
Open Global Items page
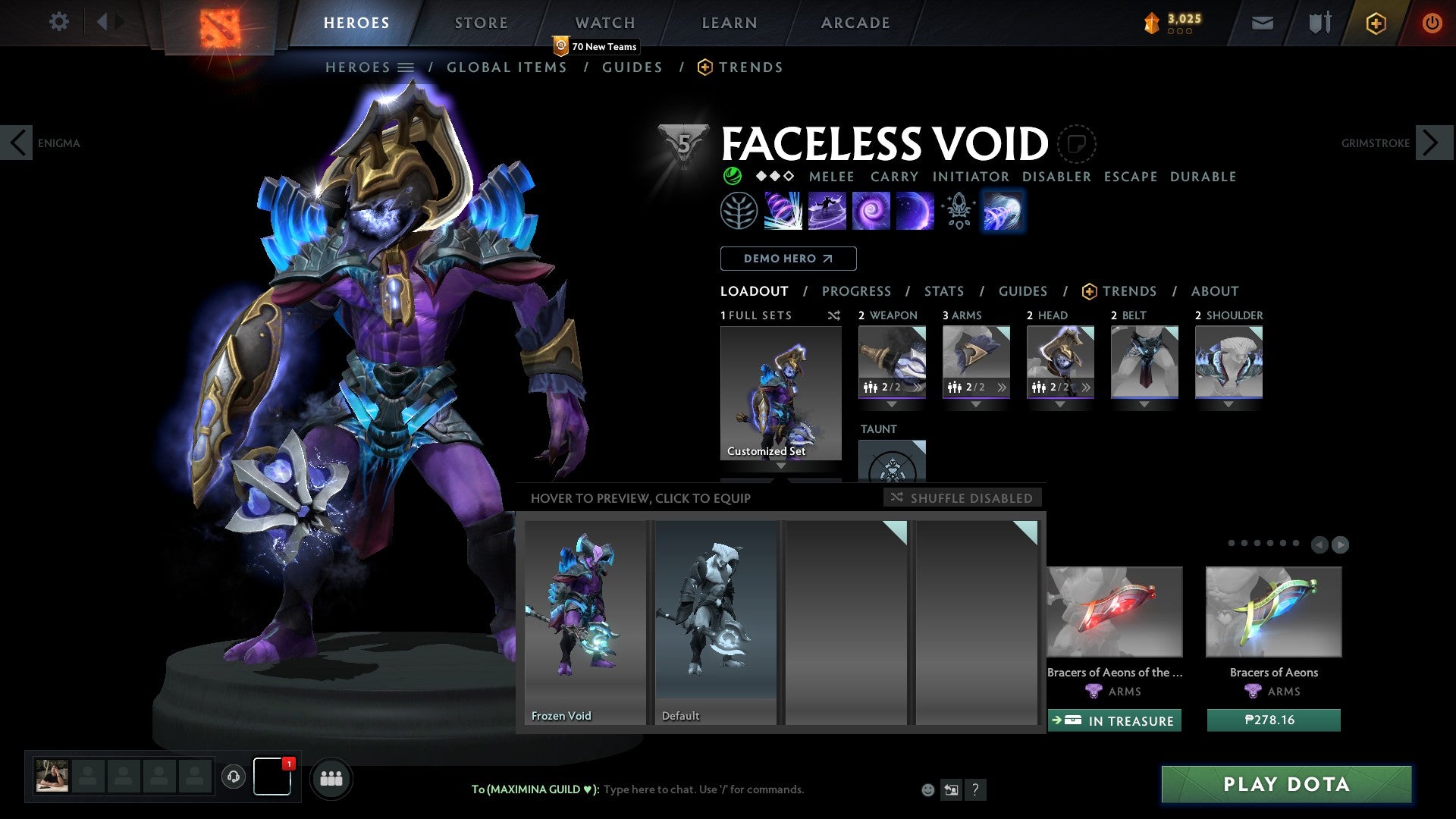pos(507,67)
